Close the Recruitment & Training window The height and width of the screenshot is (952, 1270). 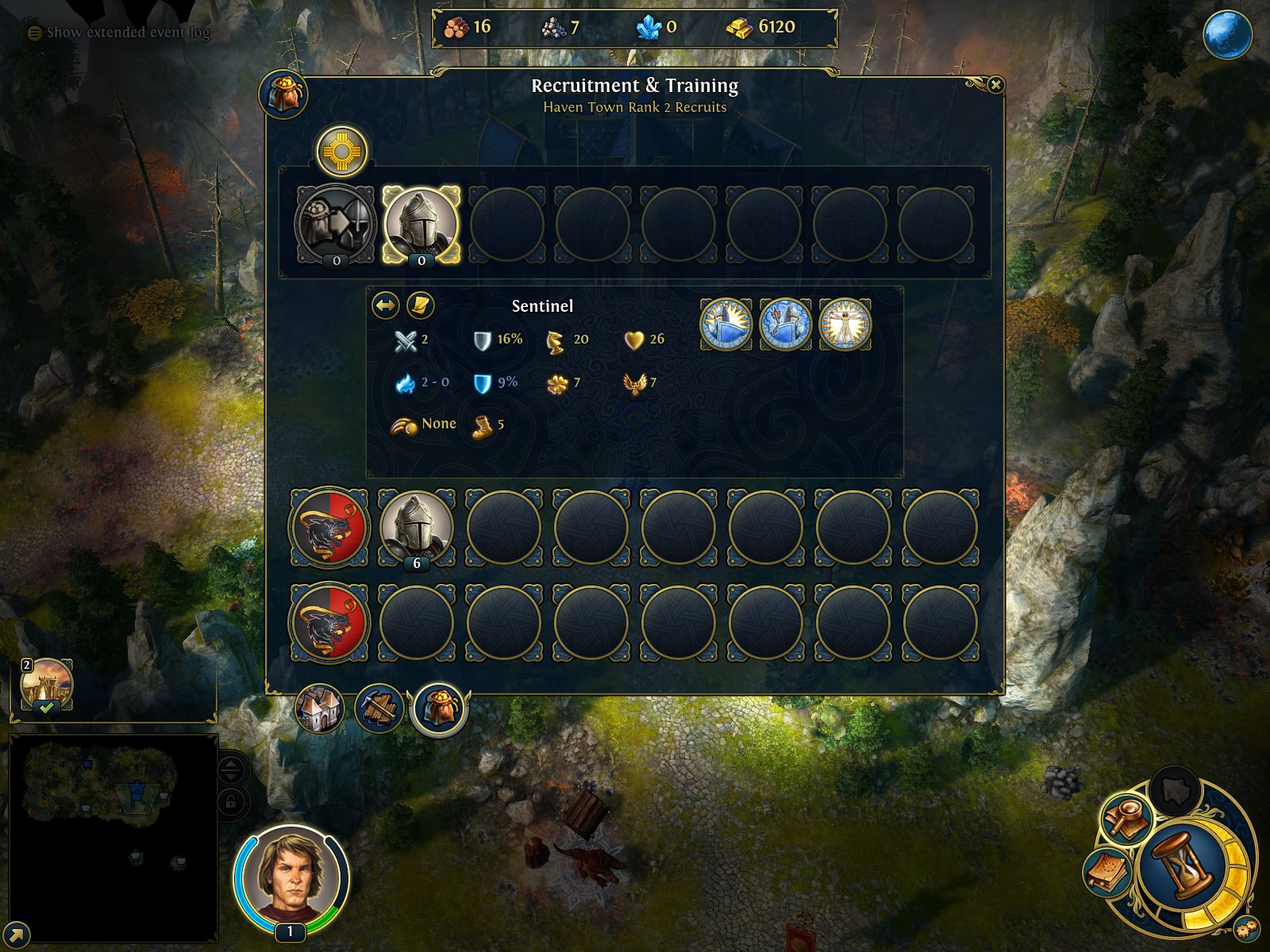[x=995, y=85]
